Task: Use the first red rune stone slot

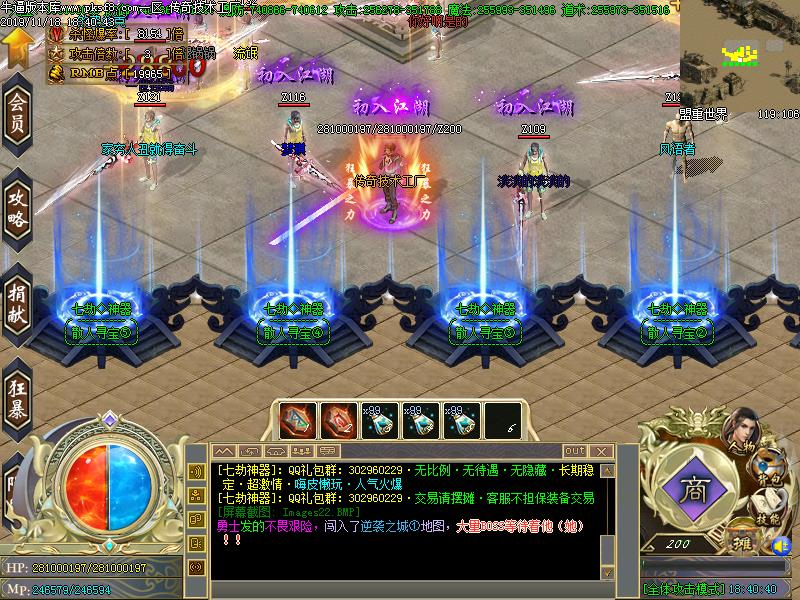Action: 297,420
